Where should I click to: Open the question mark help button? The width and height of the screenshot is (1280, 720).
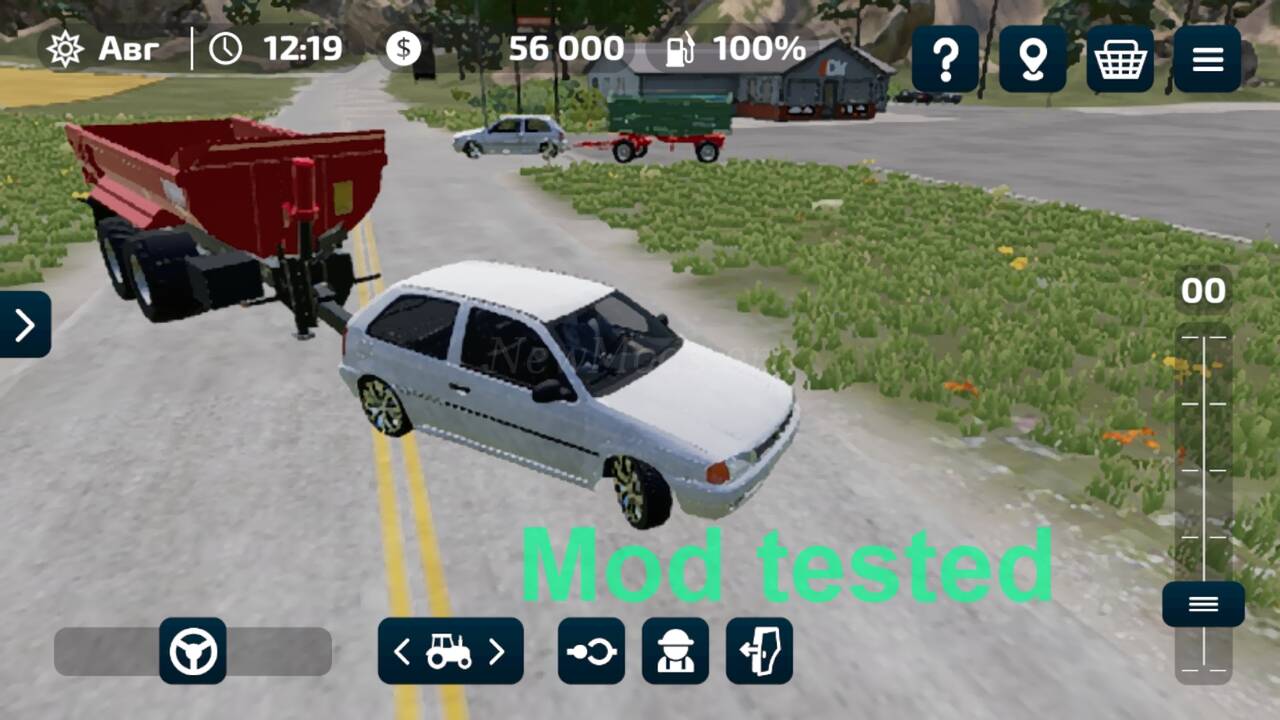click(945, 59)
